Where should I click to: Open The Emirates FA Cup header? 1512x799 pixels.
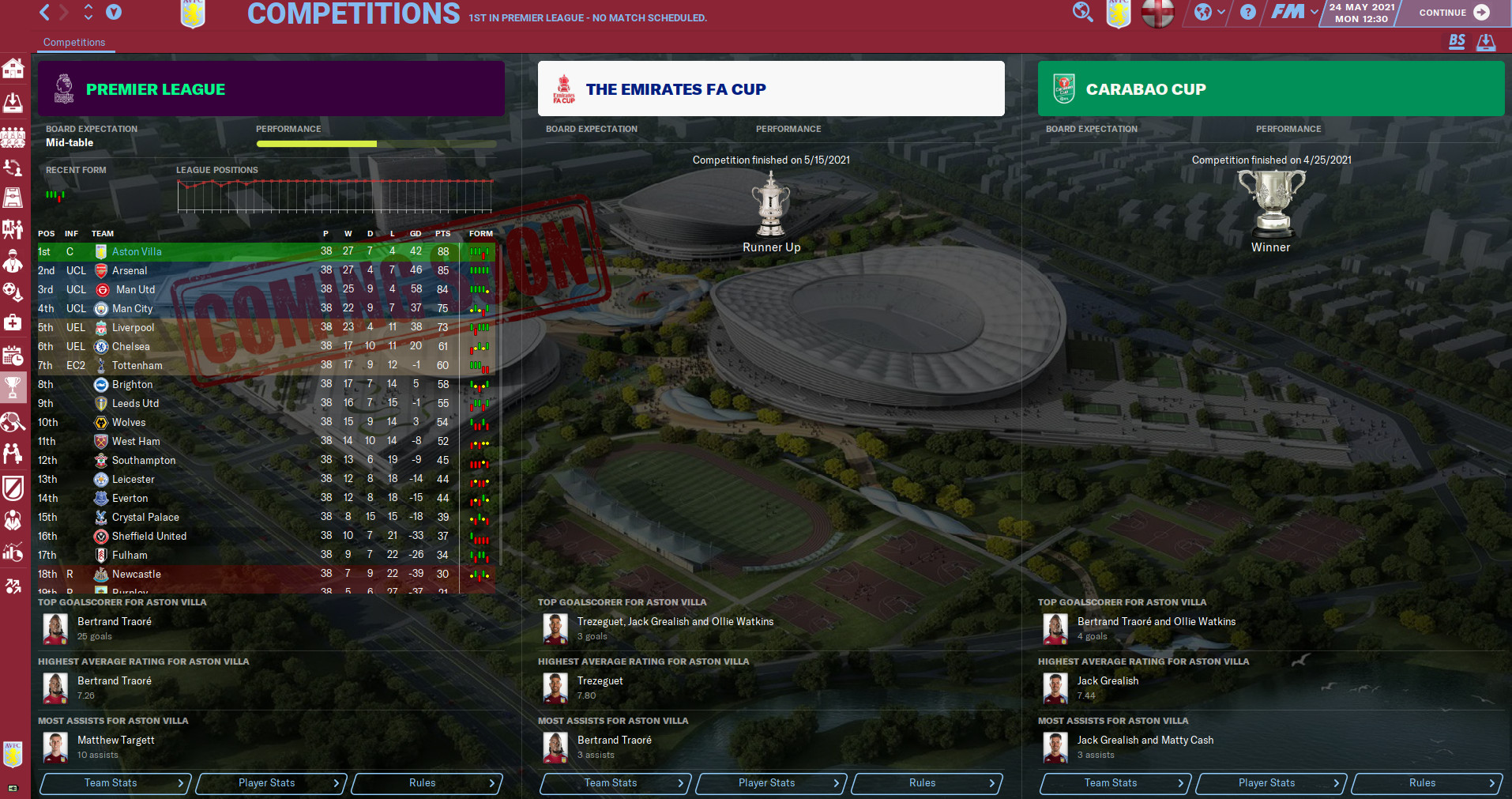(x=770, y=89)
